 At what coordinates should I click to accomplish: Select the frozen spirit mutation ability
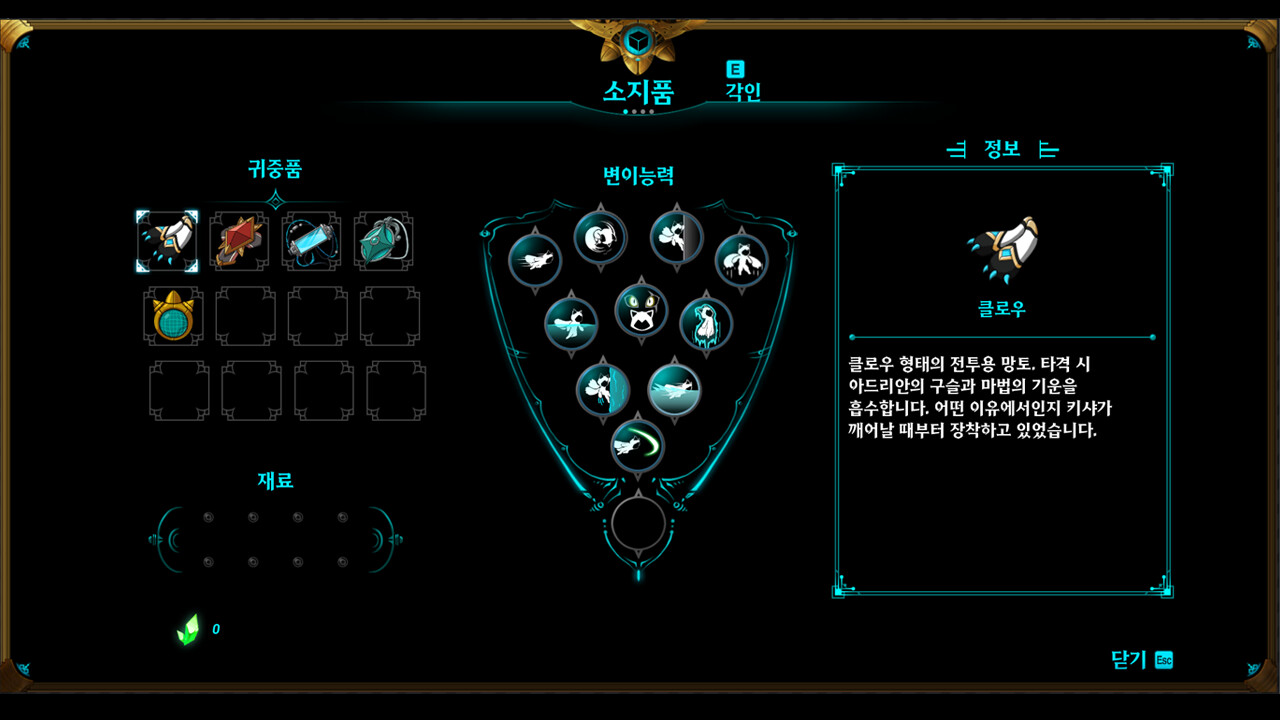(x=706, y=323)
